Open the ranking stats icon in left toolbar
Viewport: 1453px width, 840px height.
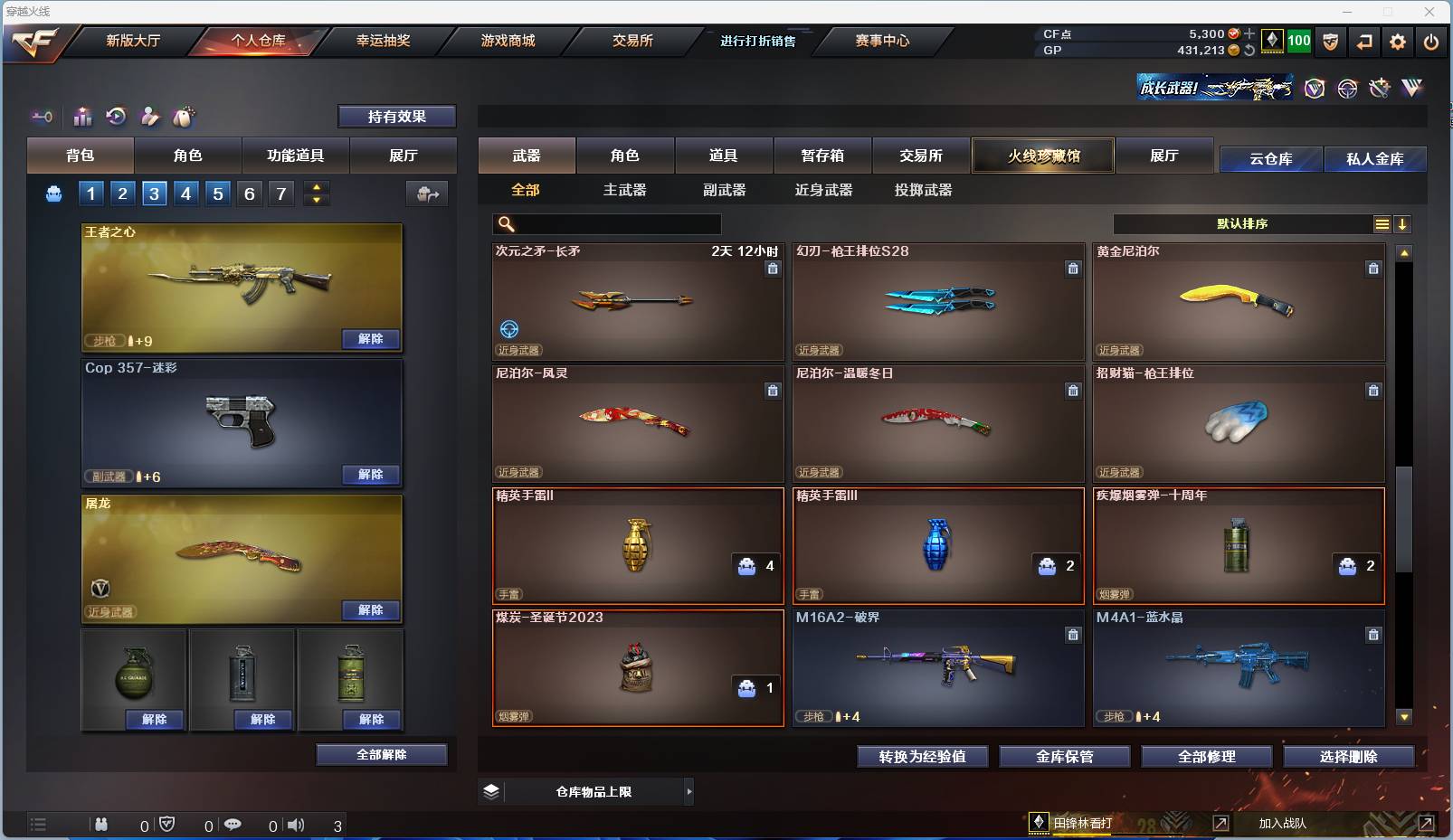[82, 117]
